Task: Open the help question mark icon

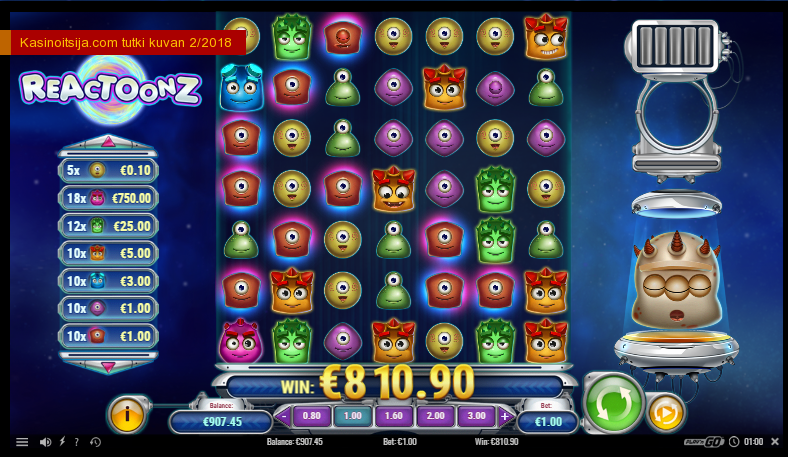Action: [76, 442]
